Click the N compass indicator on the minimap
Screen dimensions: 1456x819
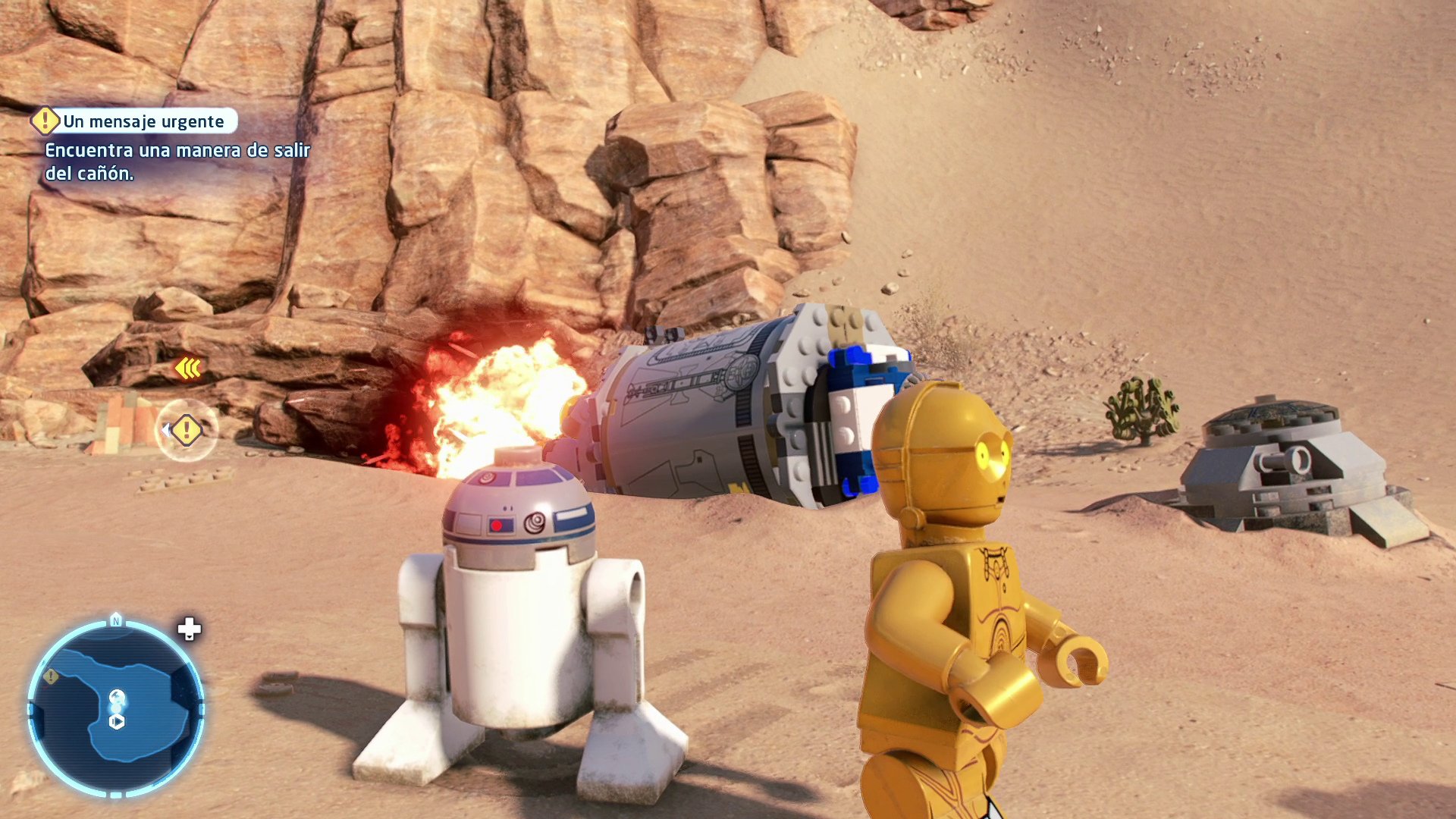click(115, 619)
